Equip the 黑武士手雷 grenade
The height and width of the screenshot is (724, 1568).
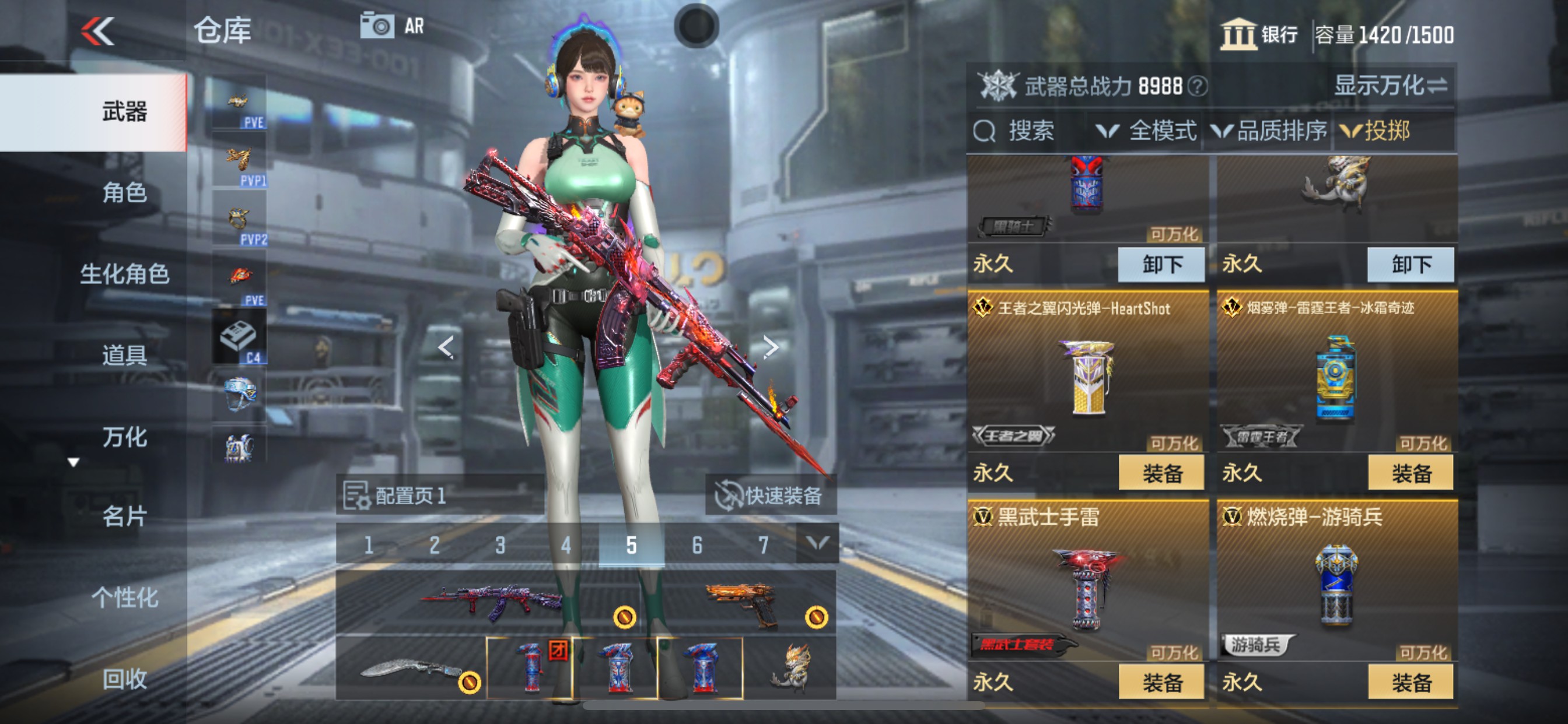pos(1161,682)
